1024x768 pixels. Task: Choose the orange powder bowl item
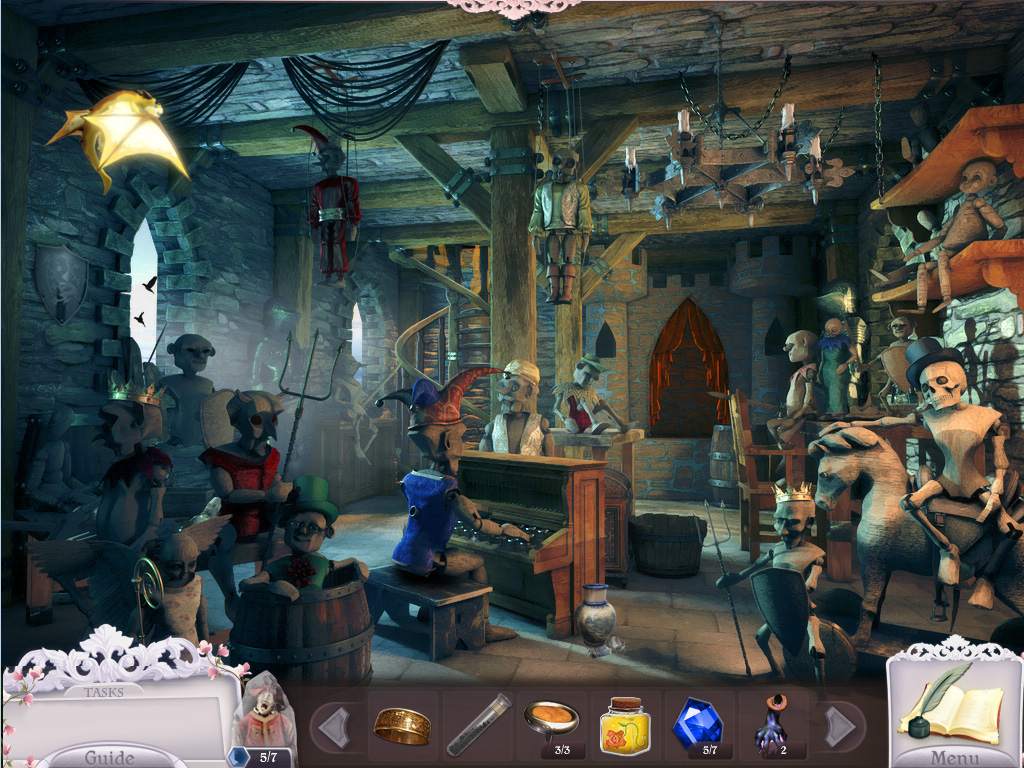551,719
